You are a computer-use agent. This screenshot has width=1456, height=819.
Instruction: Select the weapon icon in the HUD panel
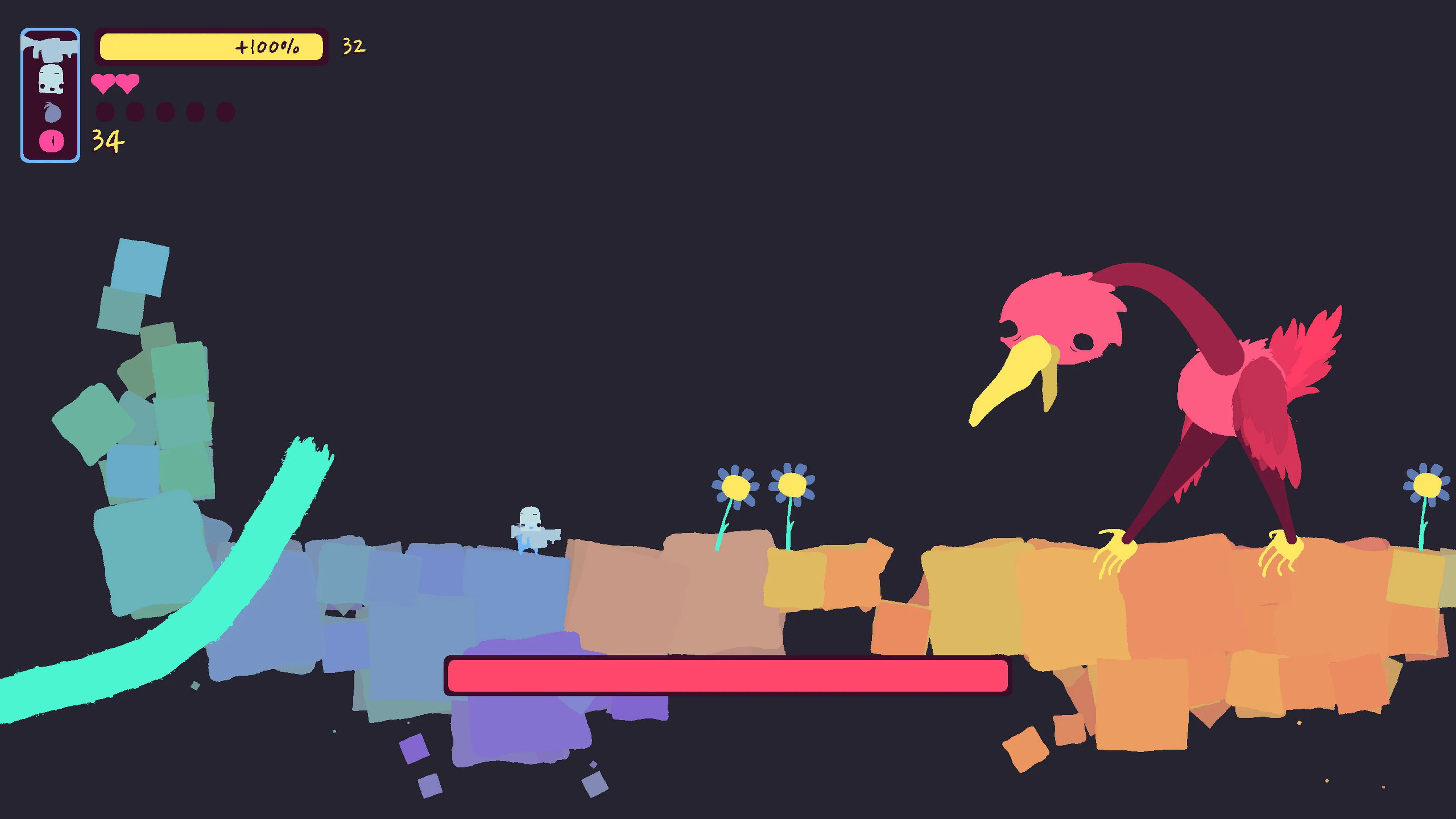51,48
